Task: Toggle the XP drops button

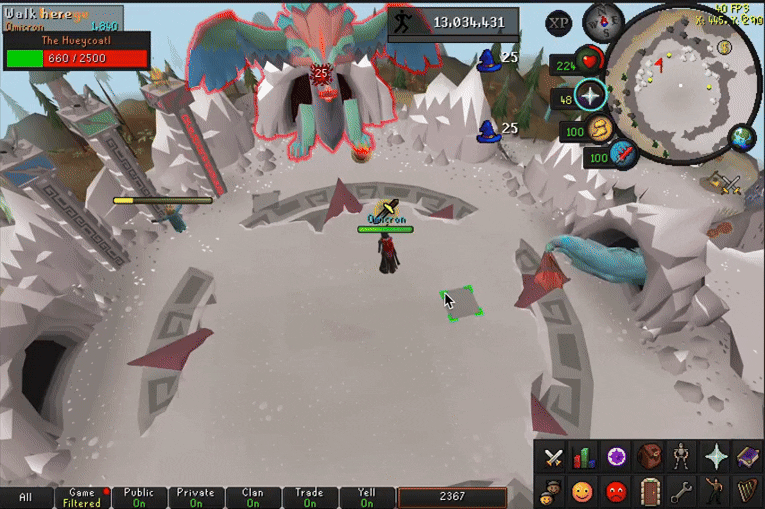Action: (x=559, y=22)
